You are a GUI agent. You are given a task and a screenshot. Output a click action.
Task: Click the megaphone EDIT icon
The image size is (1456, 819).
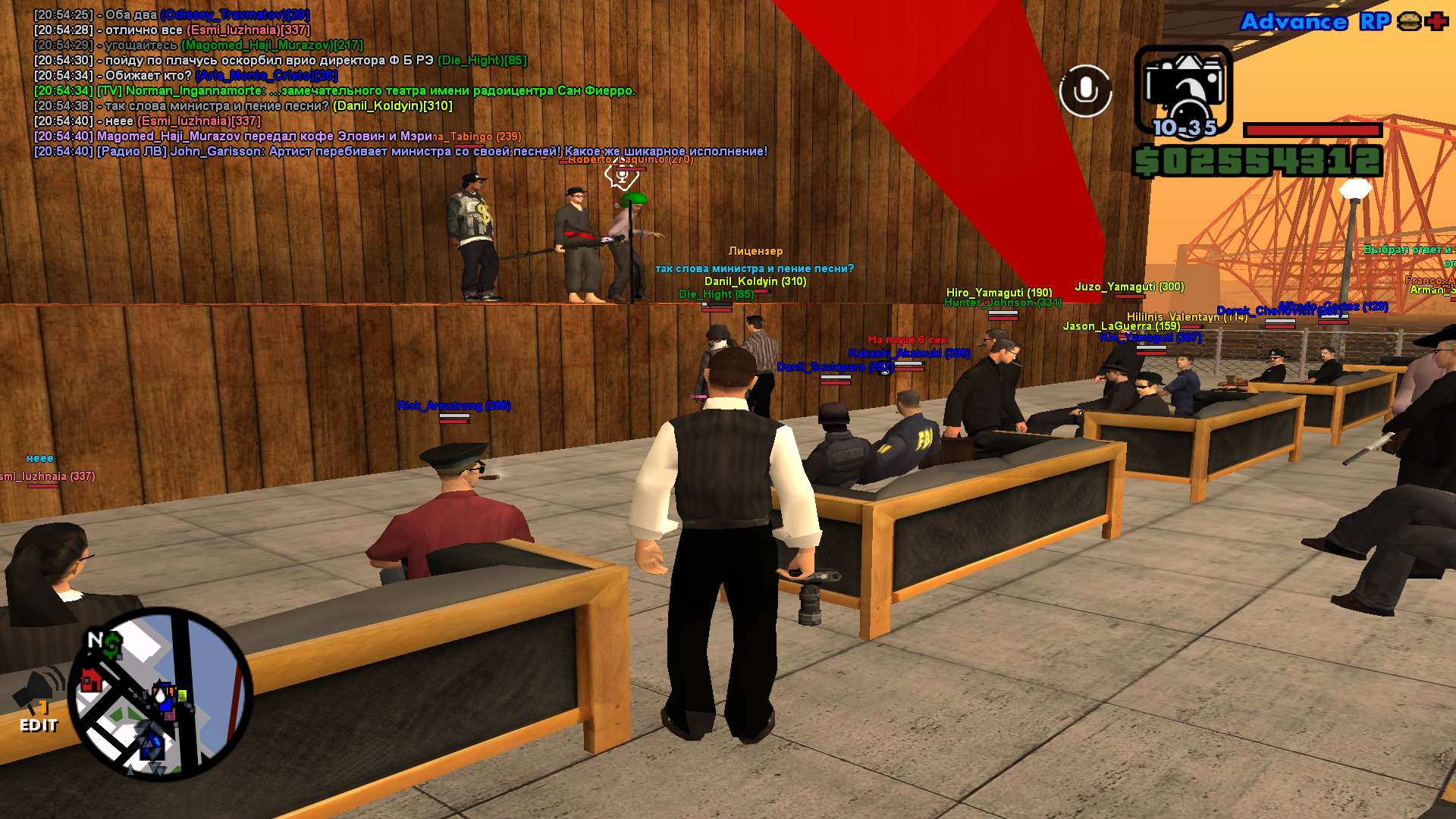pyautogui.click(x=37, y=702)
